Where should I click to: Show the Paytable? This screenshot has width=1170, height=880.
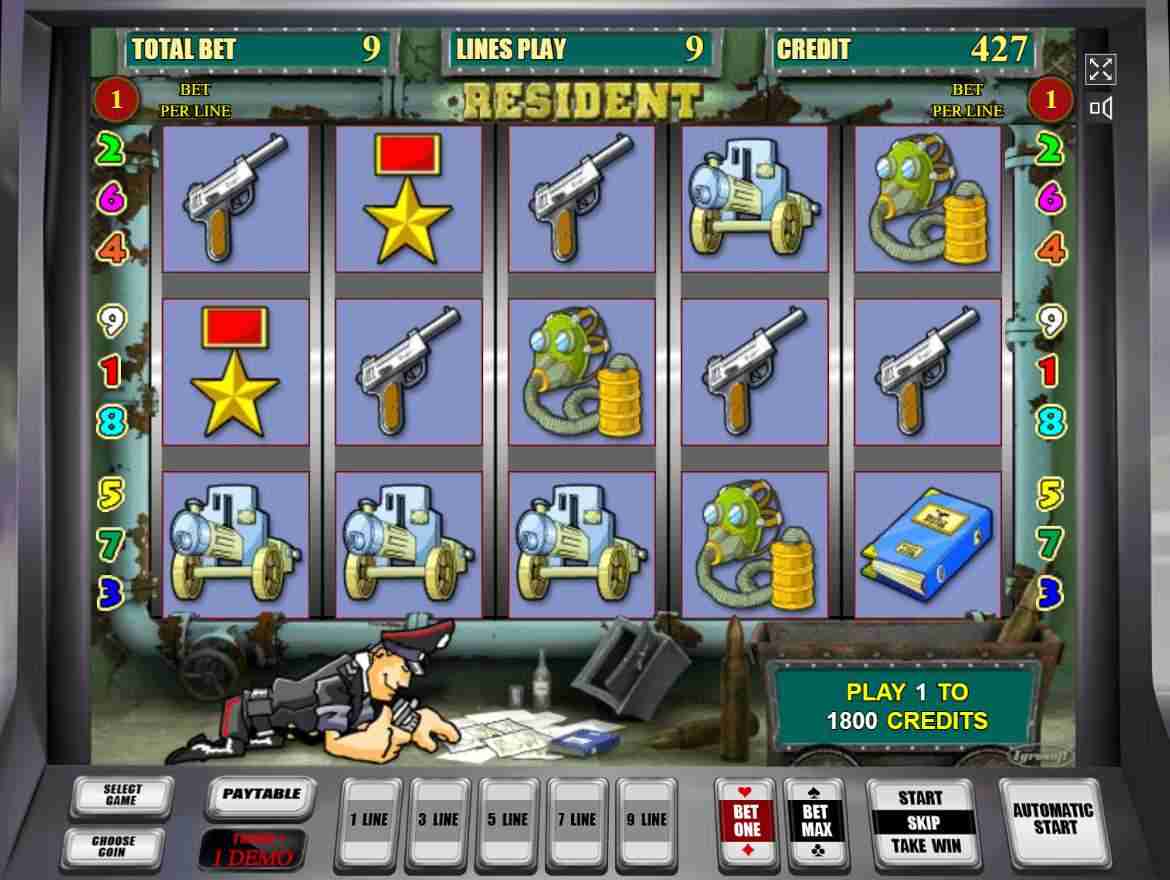point(261,795)
